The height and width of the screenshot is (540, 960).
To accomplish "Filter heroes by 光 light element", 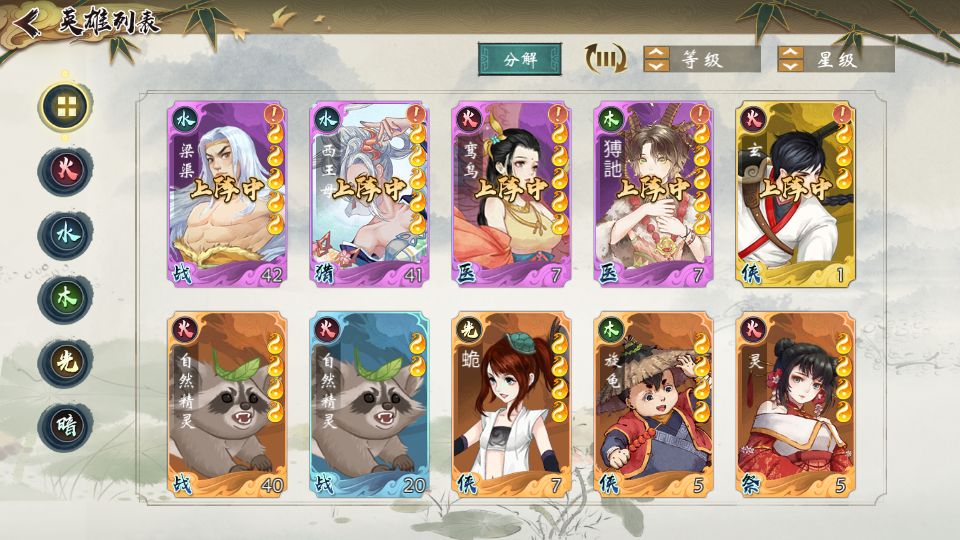I will click(65, 362).
